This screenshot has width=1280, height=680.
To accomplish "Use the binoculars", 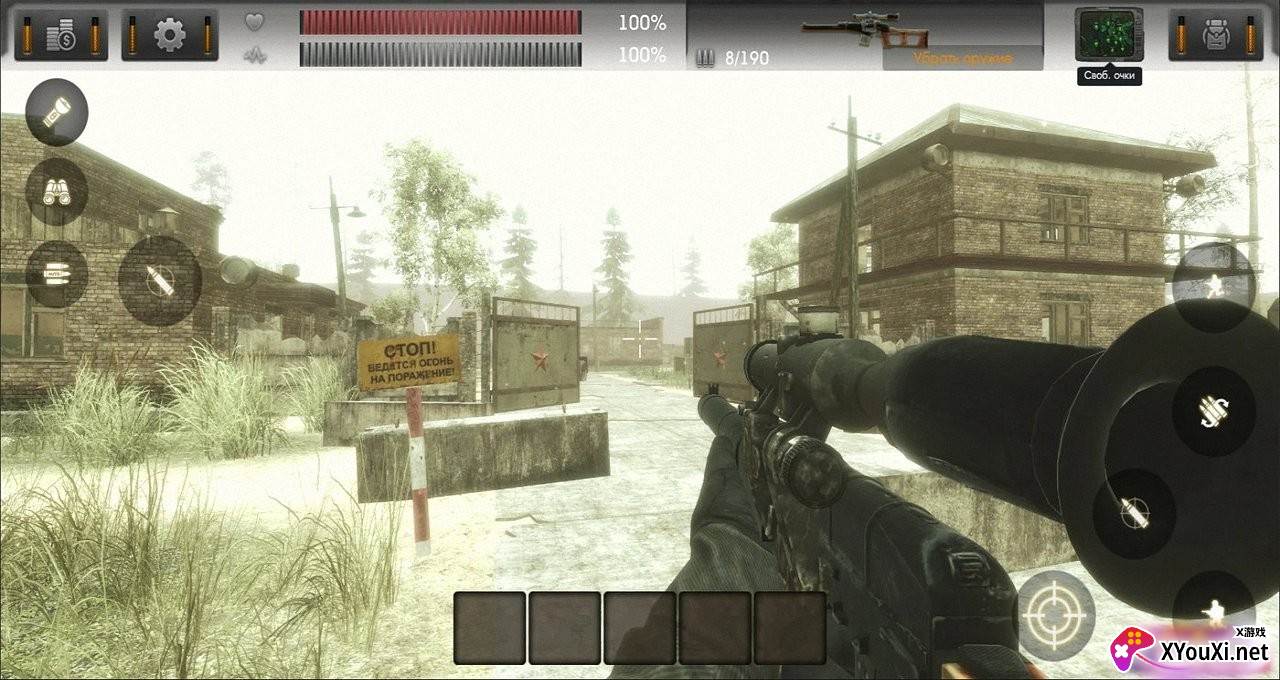I will click(57, 192).
